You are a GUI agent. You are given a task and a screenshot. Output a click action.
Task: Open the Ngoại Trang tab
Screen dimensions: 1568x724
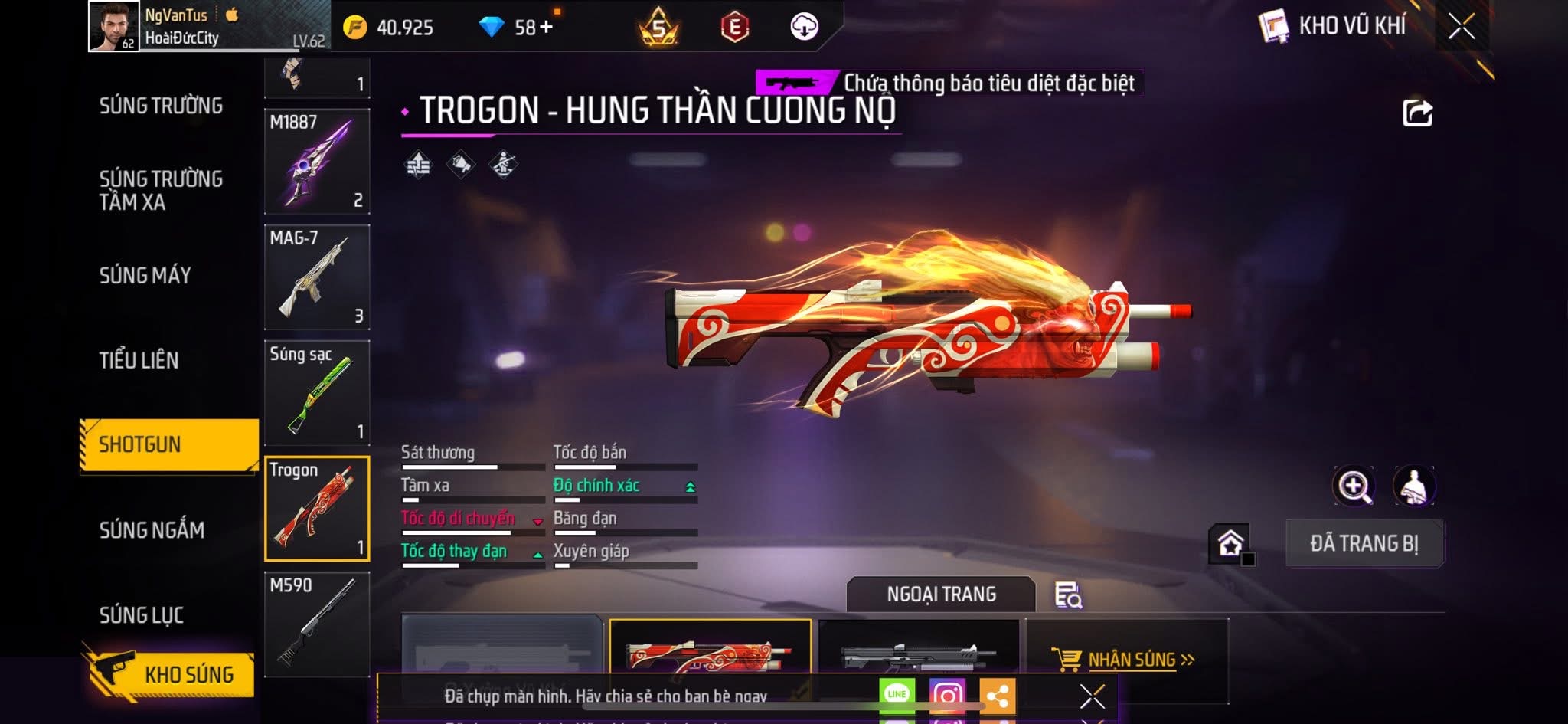tap(941, 595)
